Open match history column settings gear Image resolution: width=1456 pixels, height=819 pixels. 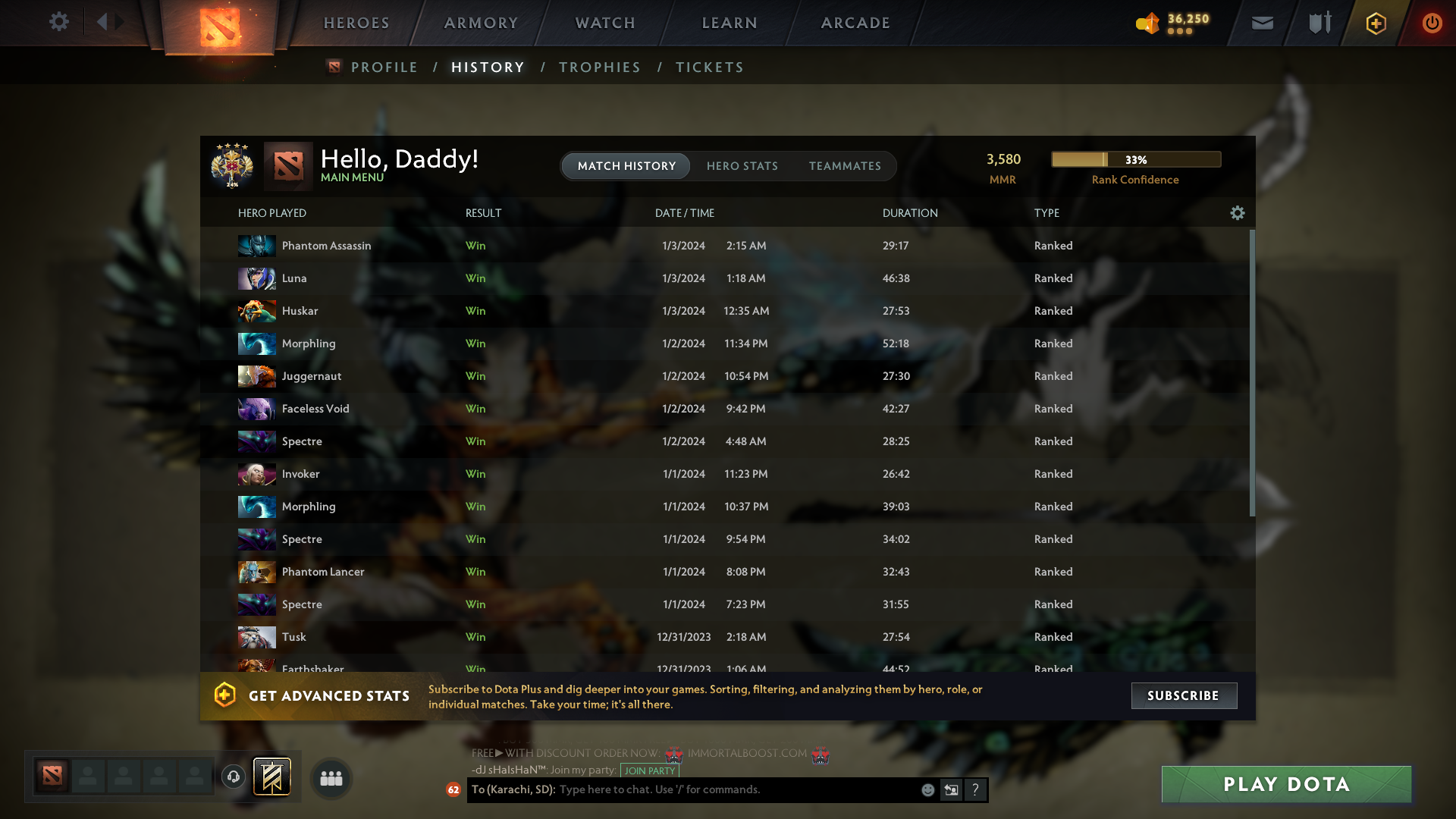pos(1237,213)
